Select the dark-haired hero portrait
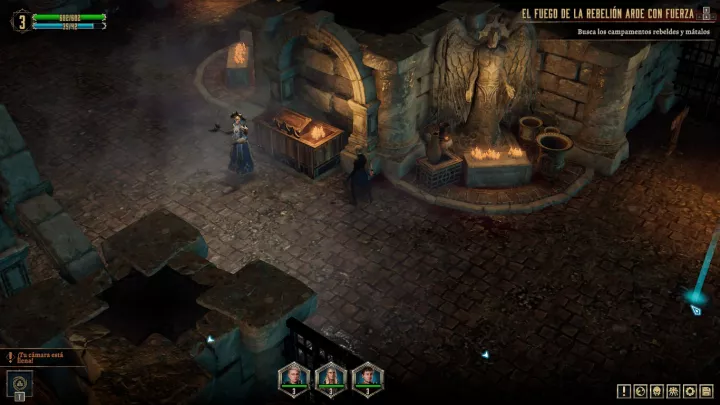The height and width of the screenshot is (405, 720). [x=367, y=376]
